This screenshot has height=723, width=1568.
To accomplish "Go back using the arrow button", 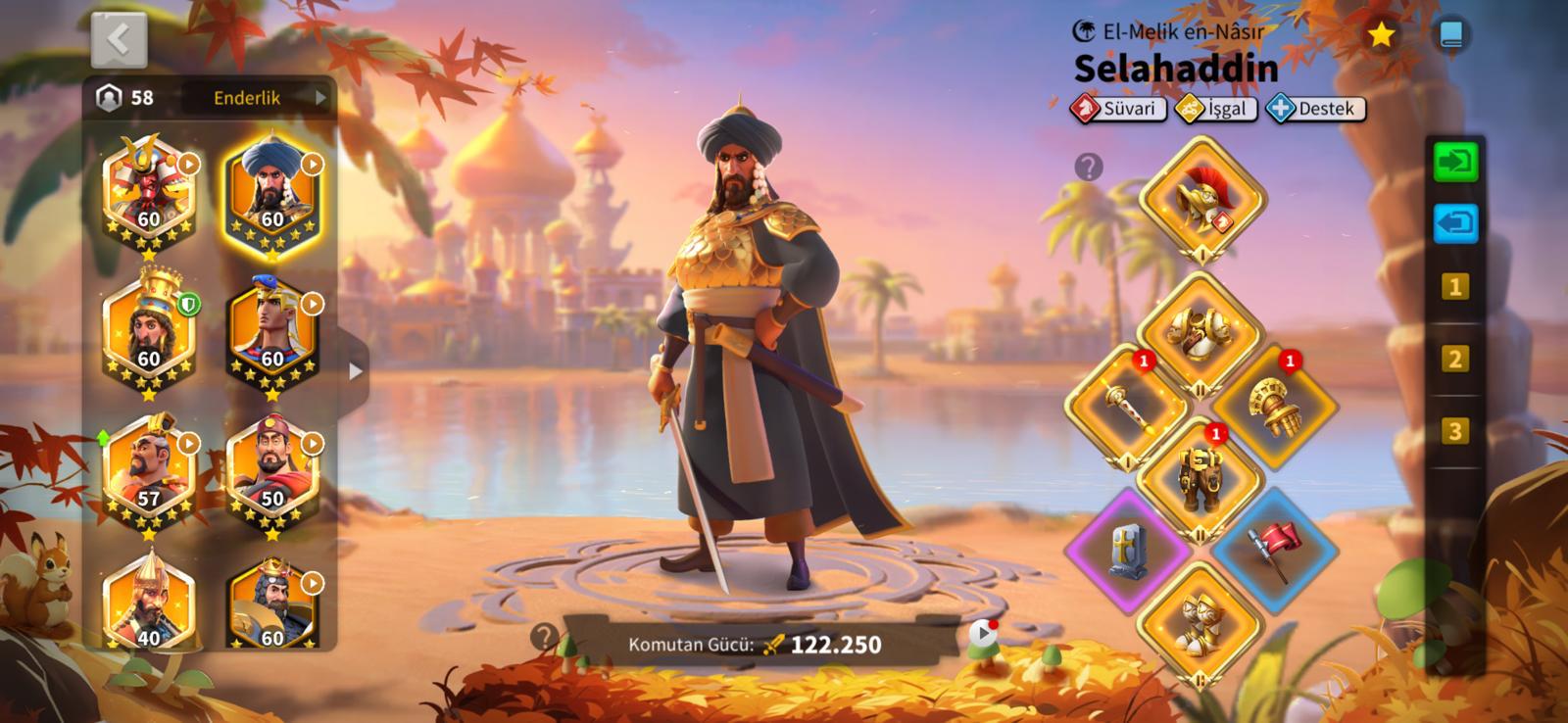I will click(x=119, y=39).
